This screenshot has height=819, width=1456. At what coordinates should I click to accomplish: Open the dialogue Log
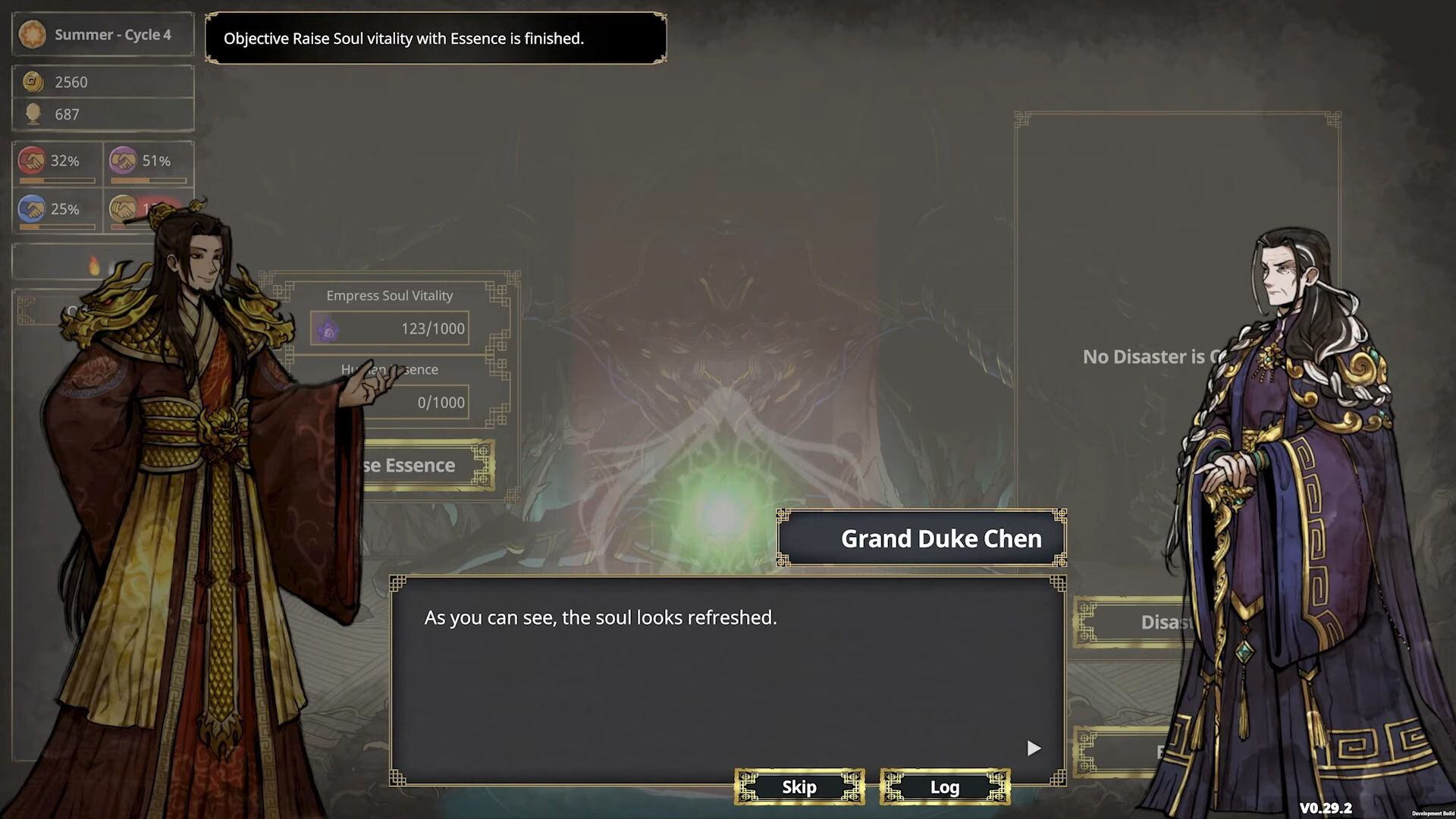click(945, 787)
